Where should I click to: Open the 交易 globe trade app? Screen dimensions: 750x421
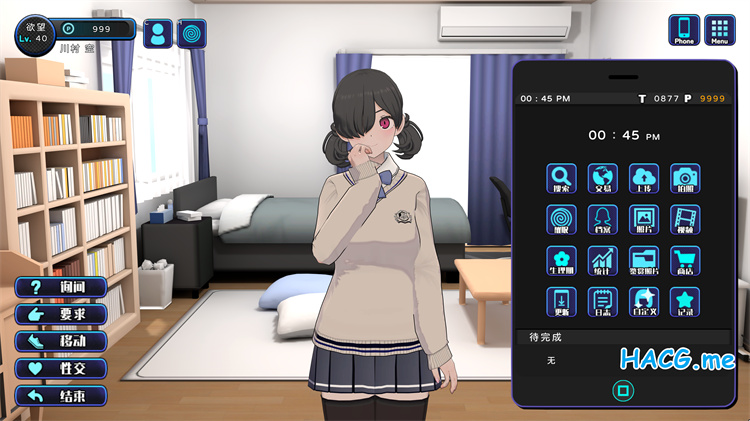602,179
